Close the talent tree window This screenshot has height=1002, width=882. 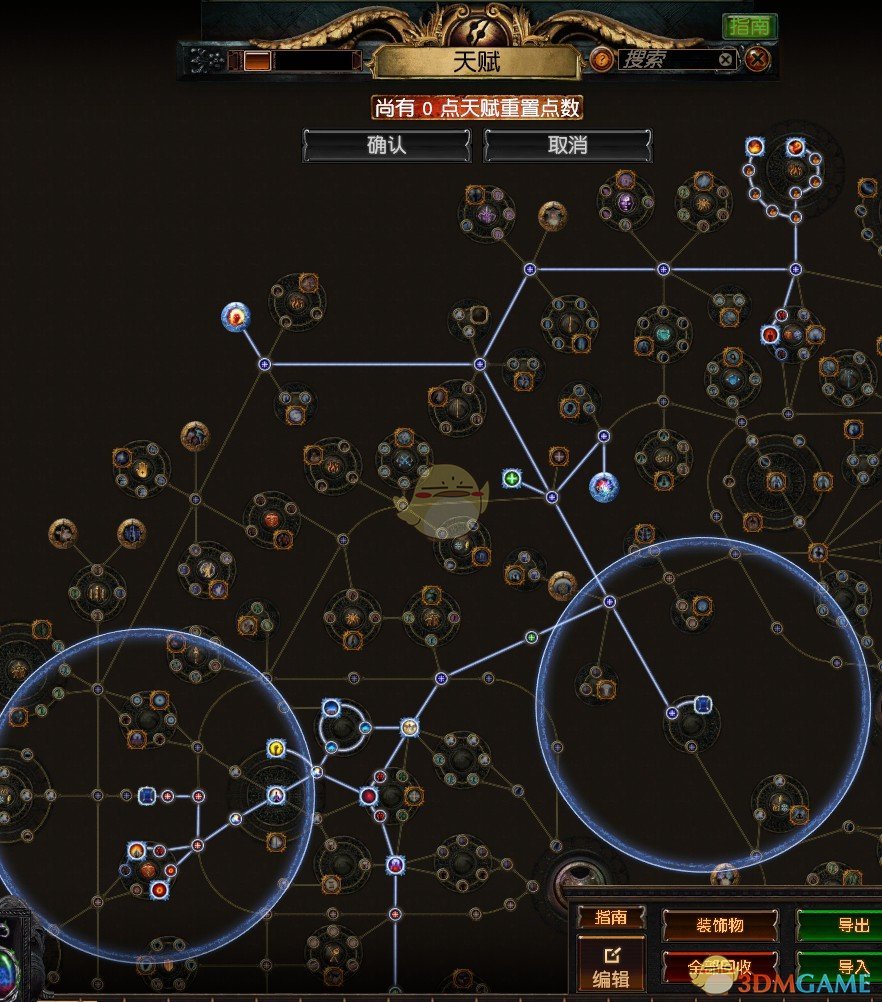(x=758, y=60)
